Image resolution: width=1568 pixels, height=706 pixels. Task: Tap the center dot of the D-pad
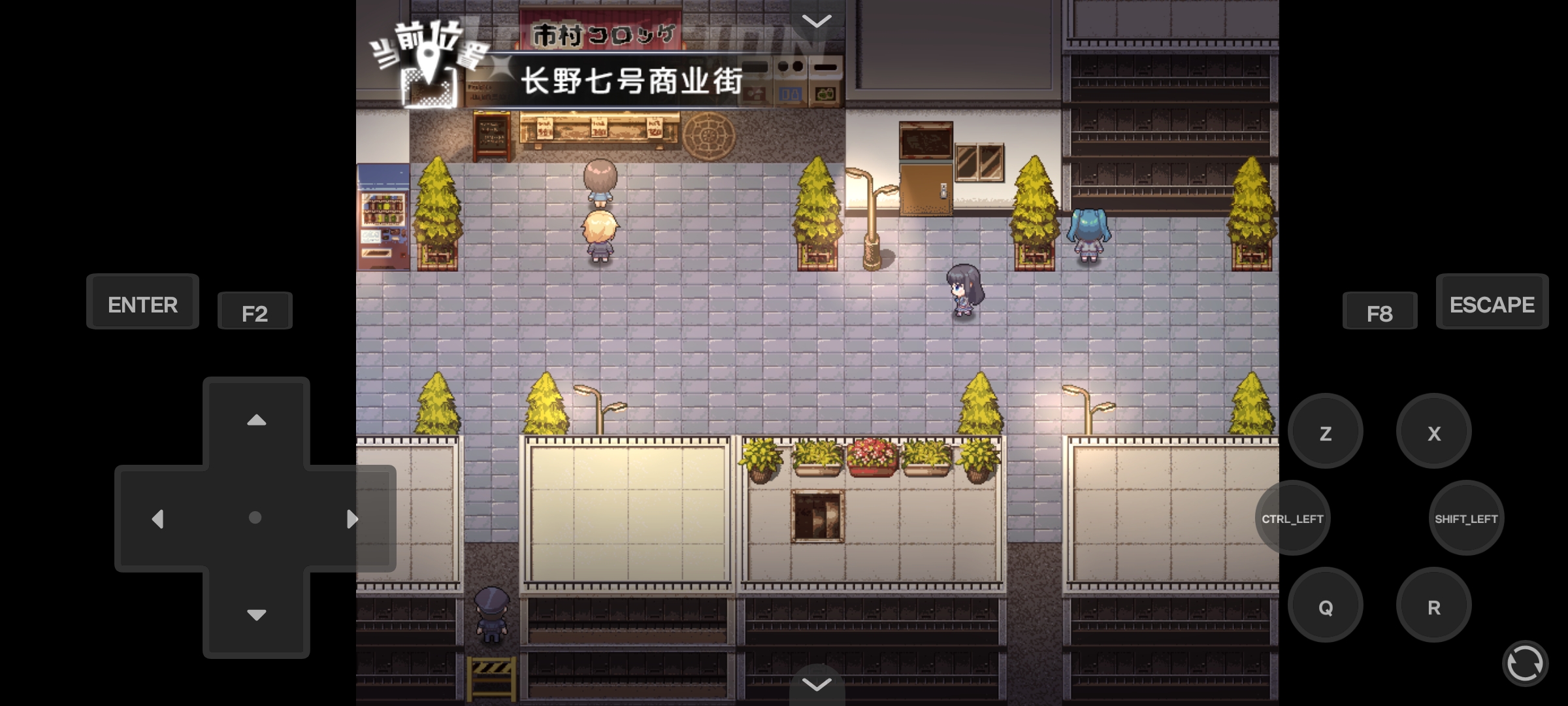click(x=255, y=518)
